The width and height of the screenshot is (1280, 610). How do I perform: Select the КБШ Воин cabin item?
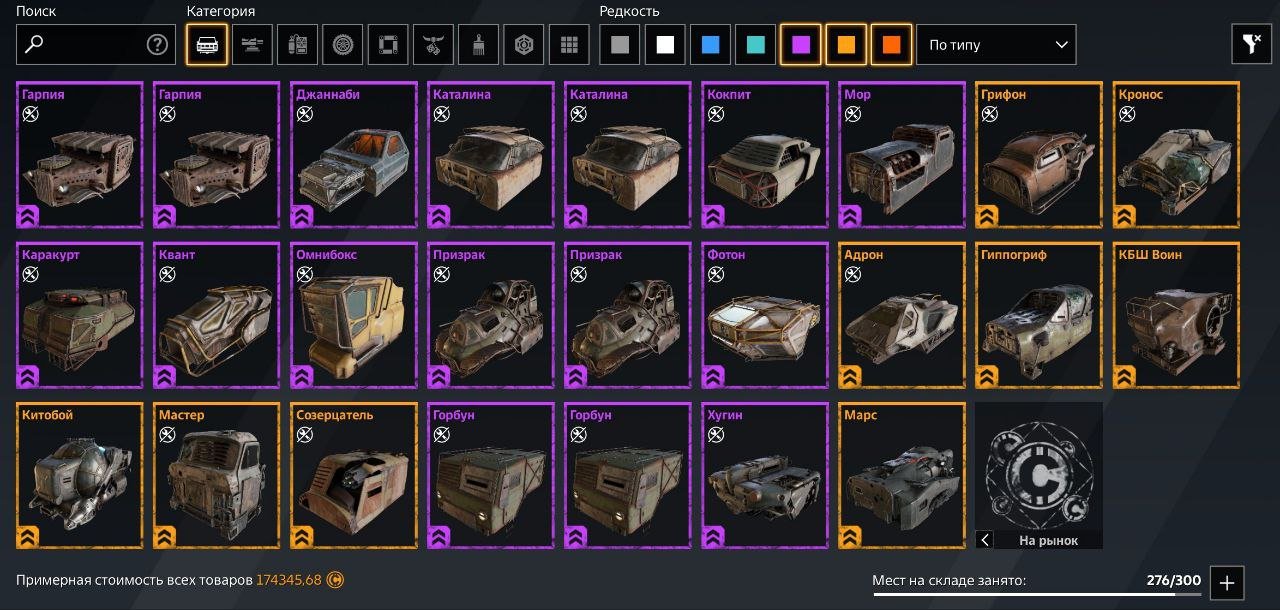tap(1175, 315)
